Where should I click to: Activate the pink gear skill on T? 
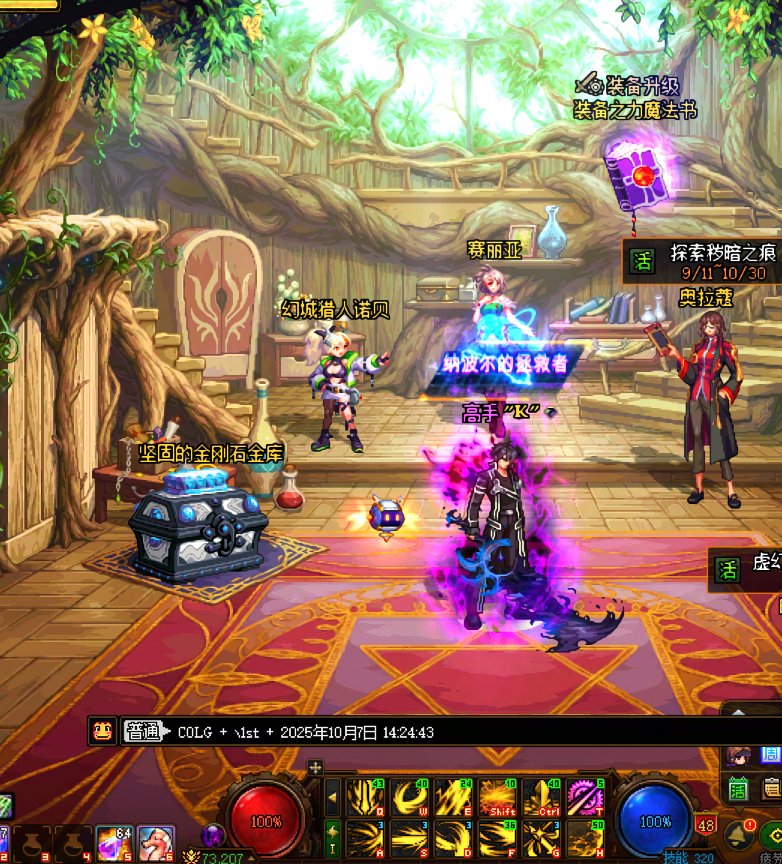point(585,797)
